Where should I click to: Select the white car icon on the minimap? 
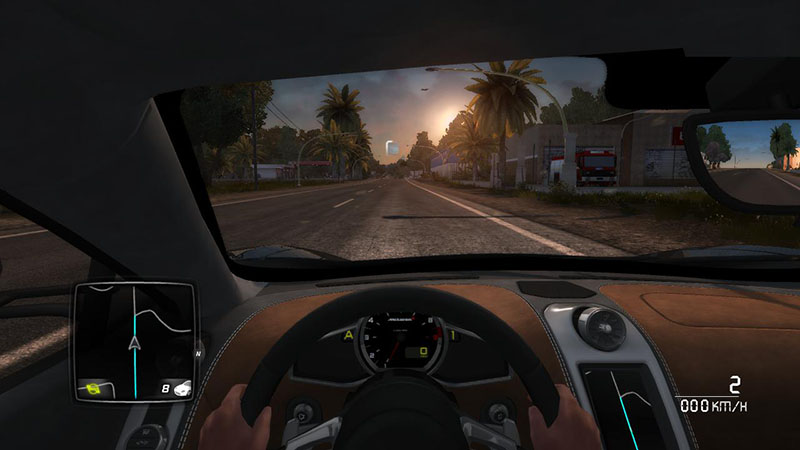point(181,389)
